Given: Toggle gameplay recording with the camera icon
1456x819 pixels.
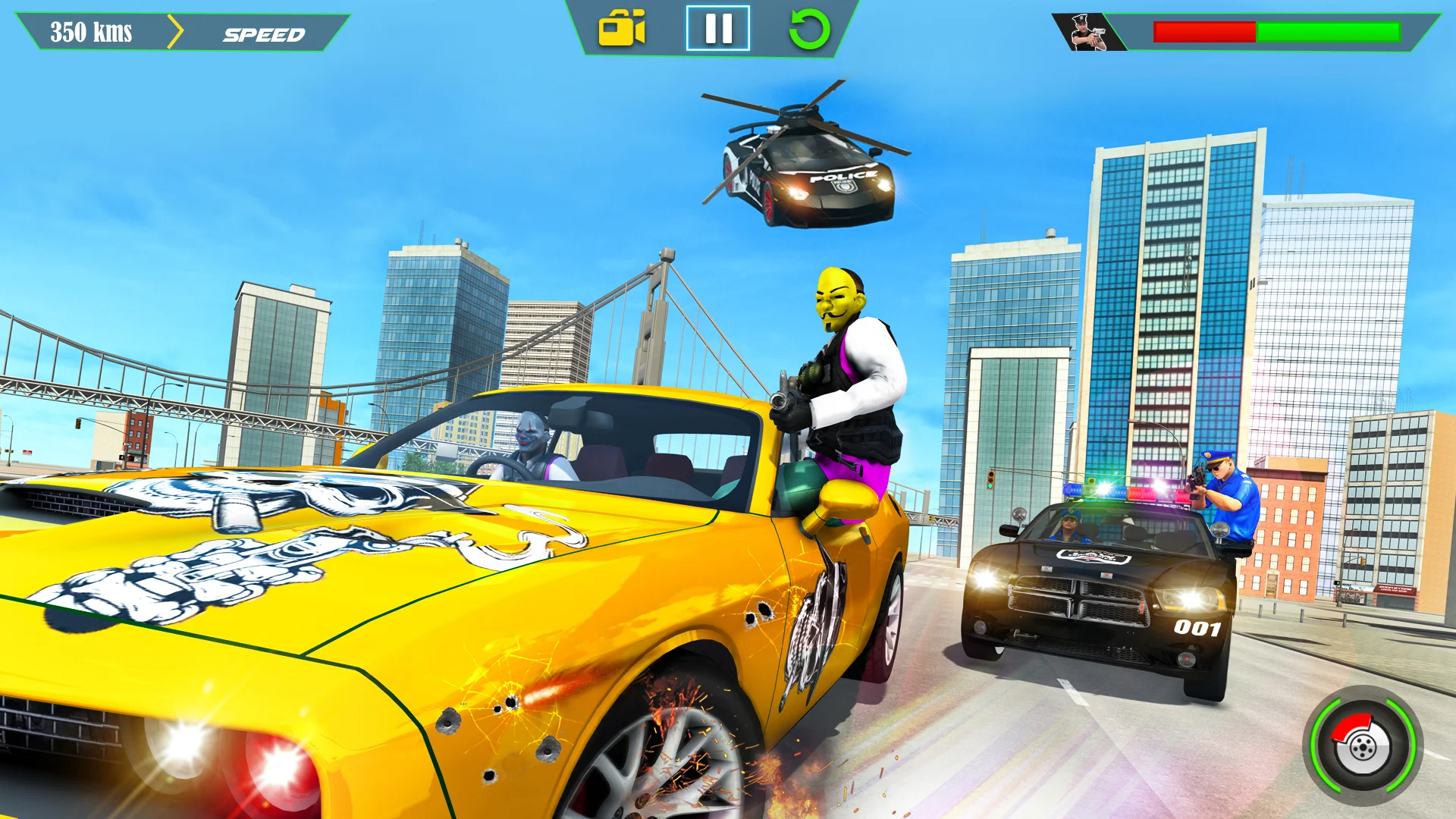Looking at the screenshot, I should click(x=623, y=29).
